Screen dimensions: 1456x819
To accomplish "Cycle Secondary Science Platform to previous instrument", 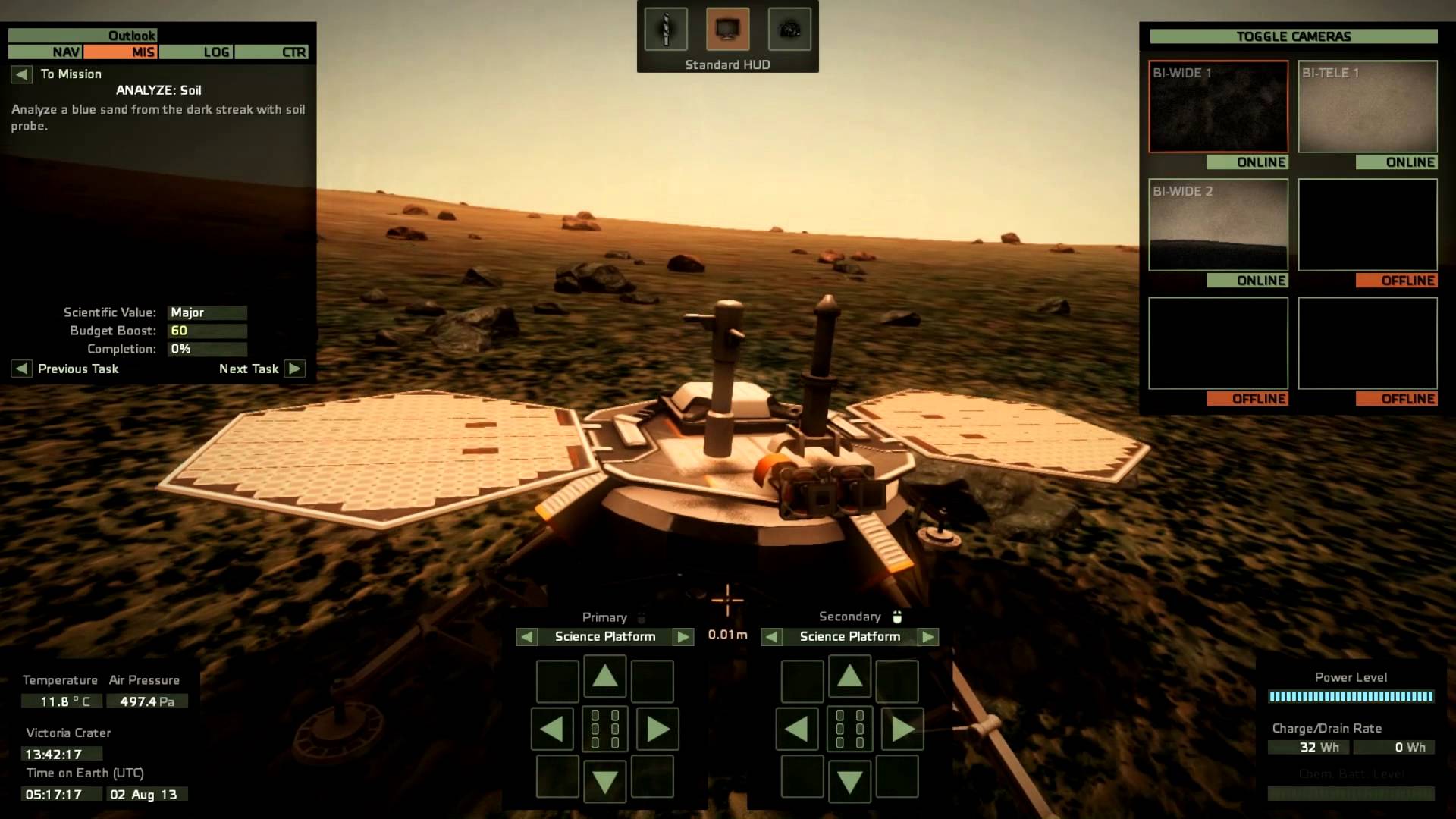I will [772, 637].
